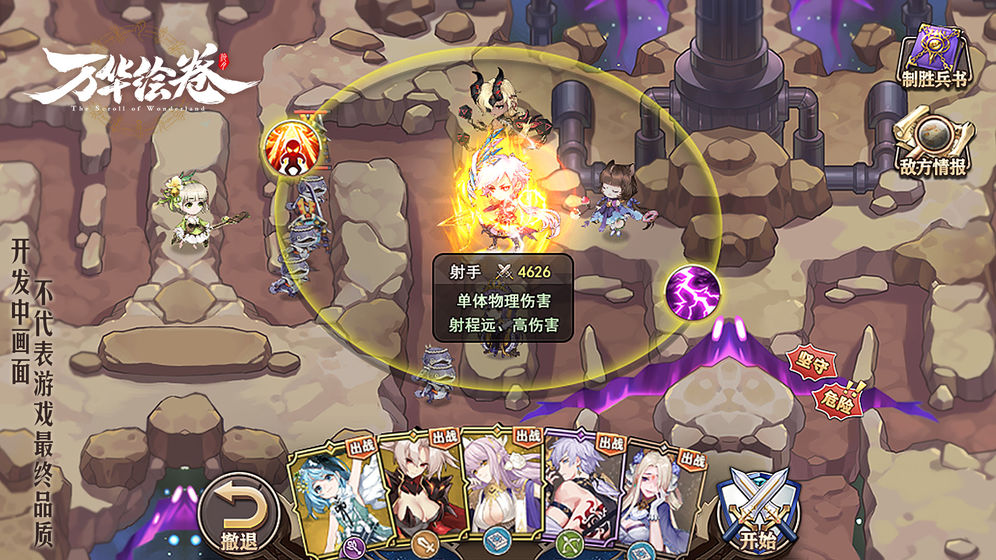
Task: View 敌方情报 enemy intel
Action: (x=934, y=145)
